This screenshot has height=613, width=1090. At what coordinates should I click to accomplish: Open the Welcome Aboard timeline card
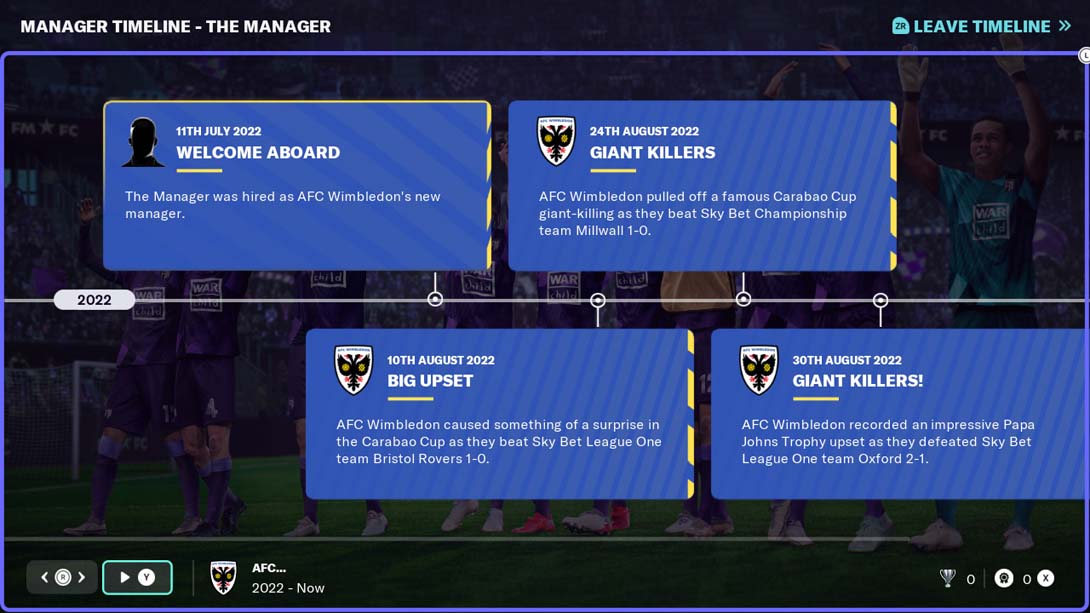[x=297, y=185]
